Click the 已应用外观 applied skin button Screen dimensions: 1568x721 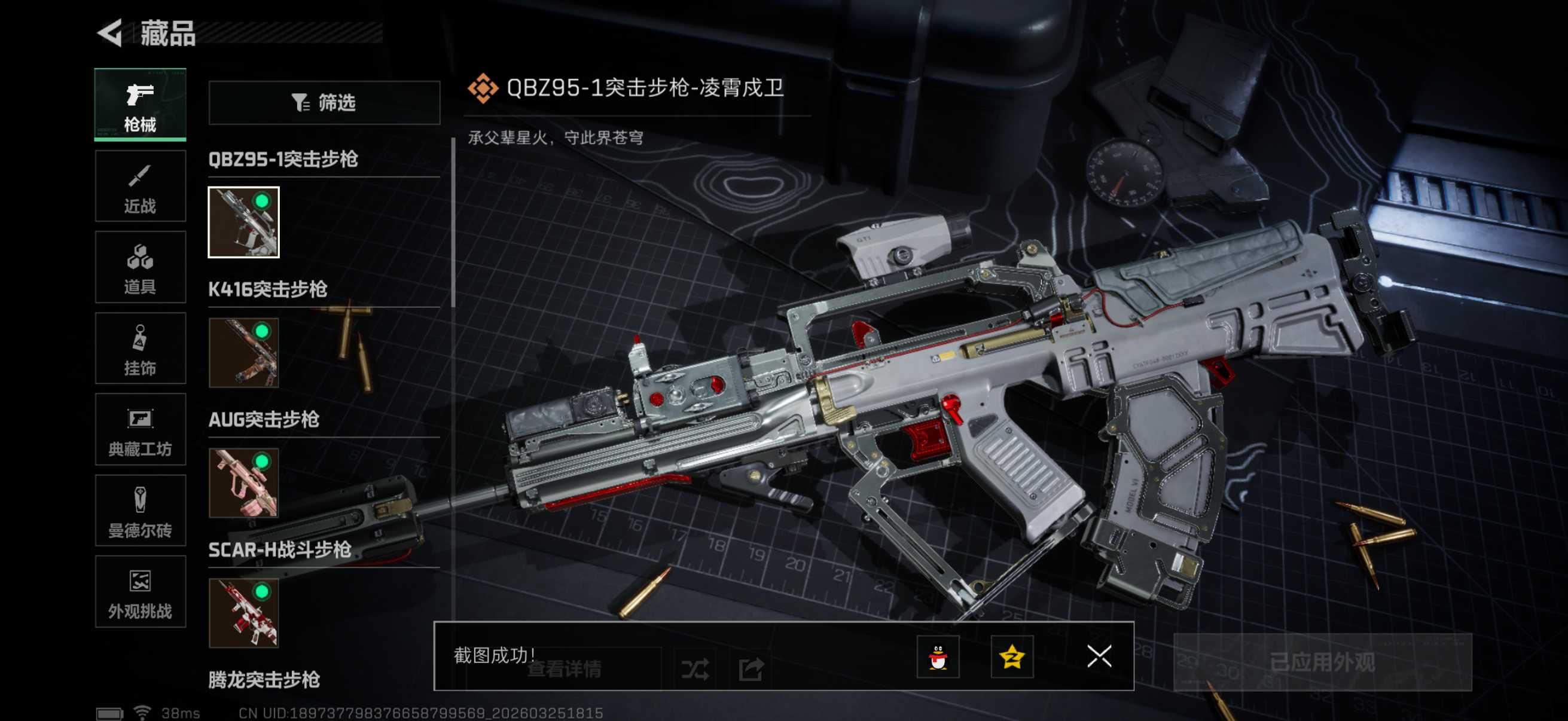(x=1322, y=662)
